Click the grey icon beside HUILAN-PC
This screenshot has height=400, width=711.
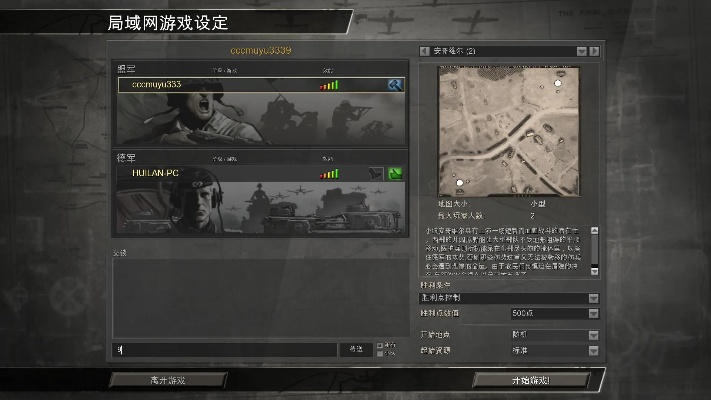376,173
